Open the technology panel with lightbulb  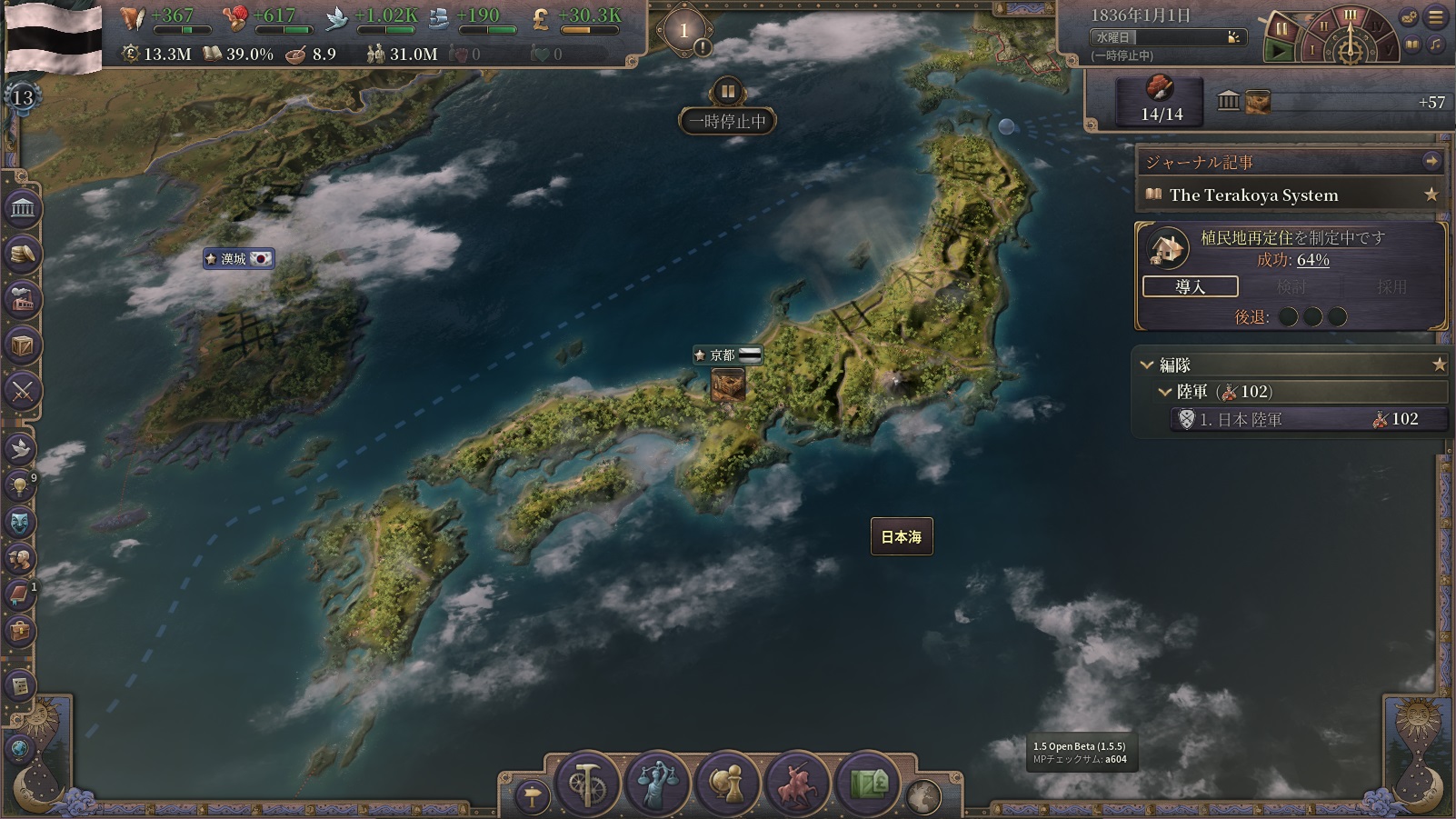click(21, 485)
